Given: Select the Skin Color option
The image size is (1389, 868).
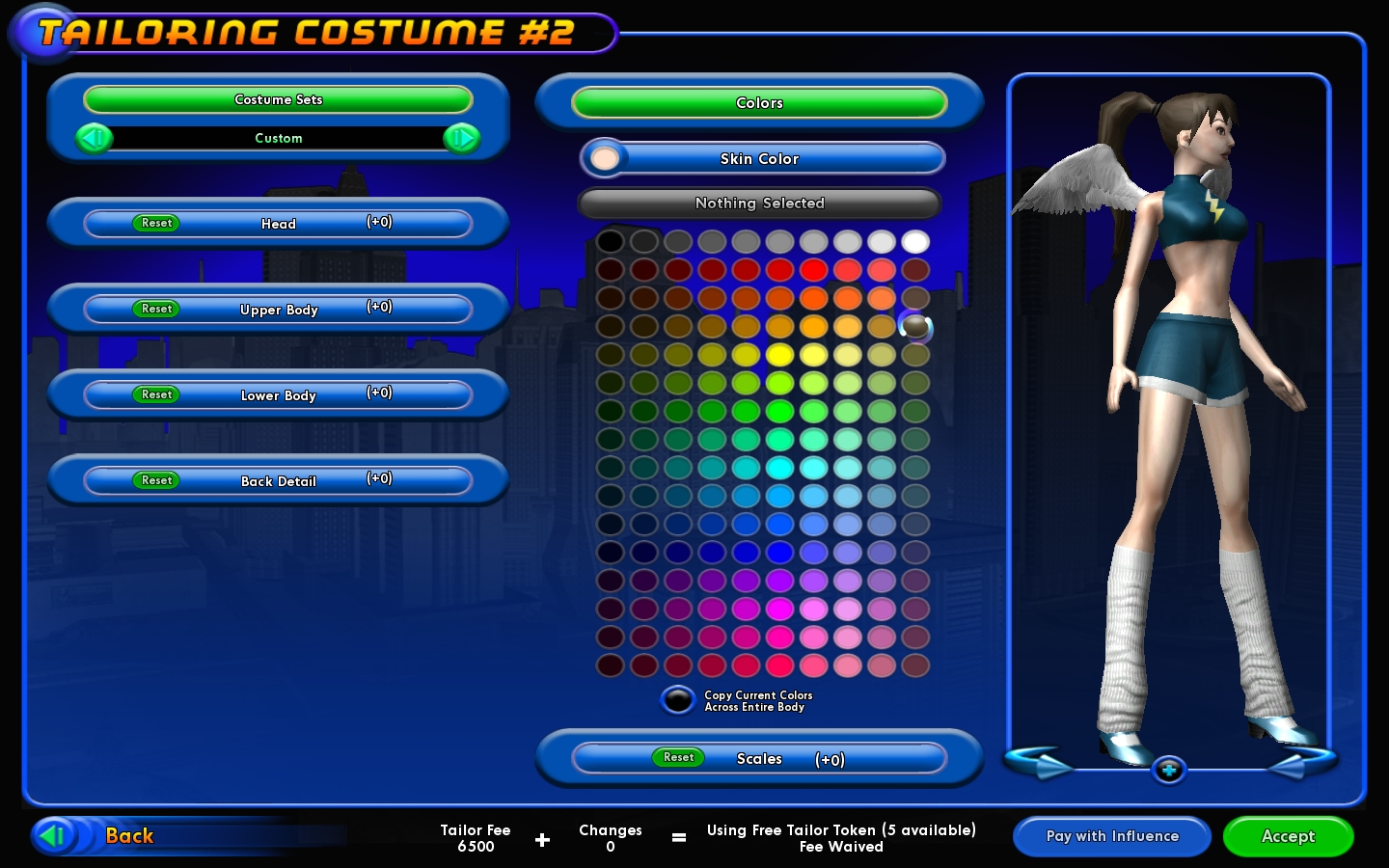Looking at the screenshot, I should tap(759, 159).
